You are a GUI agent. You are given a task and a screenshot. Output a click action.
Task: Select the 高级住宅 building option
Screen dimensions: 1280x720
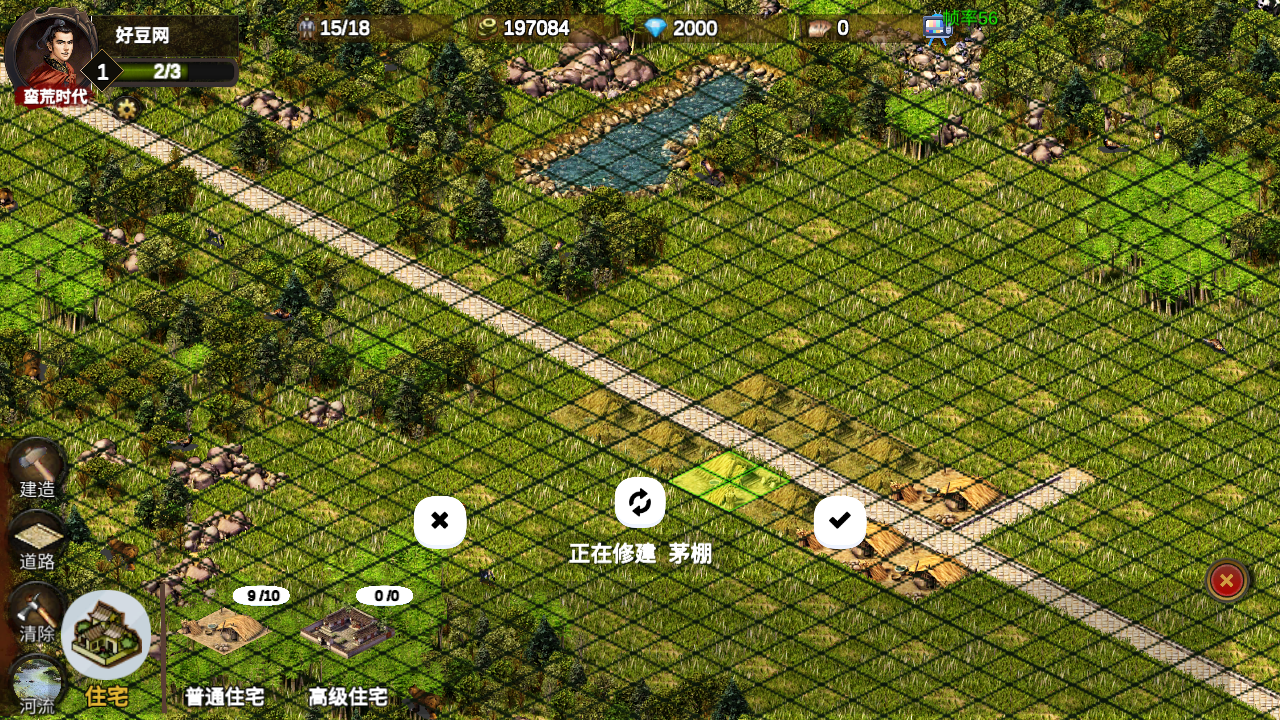(349, 630)
